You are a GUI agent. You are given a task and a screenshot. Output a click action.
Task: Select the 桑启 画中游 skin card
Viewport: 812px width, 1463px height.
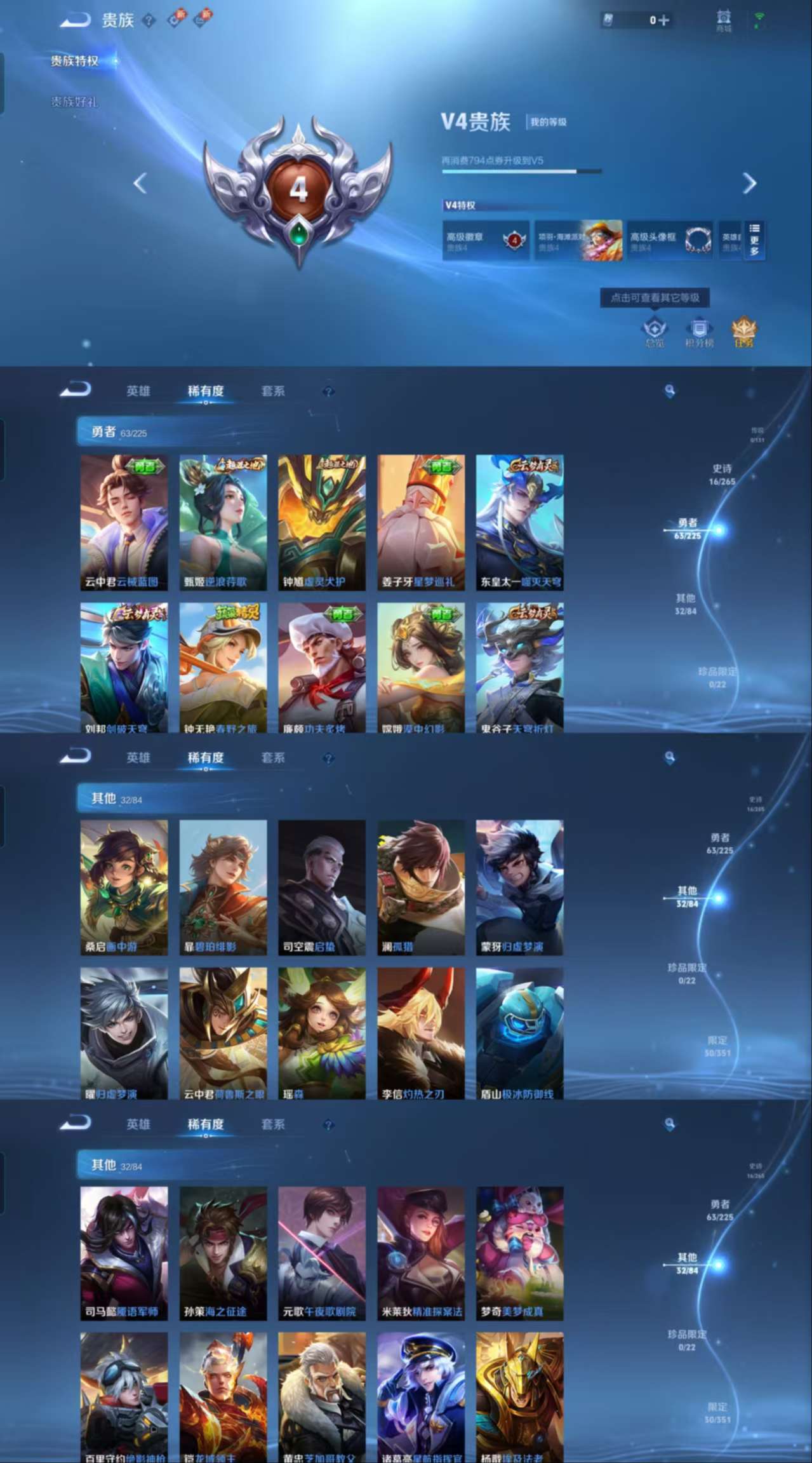point(124,887)
